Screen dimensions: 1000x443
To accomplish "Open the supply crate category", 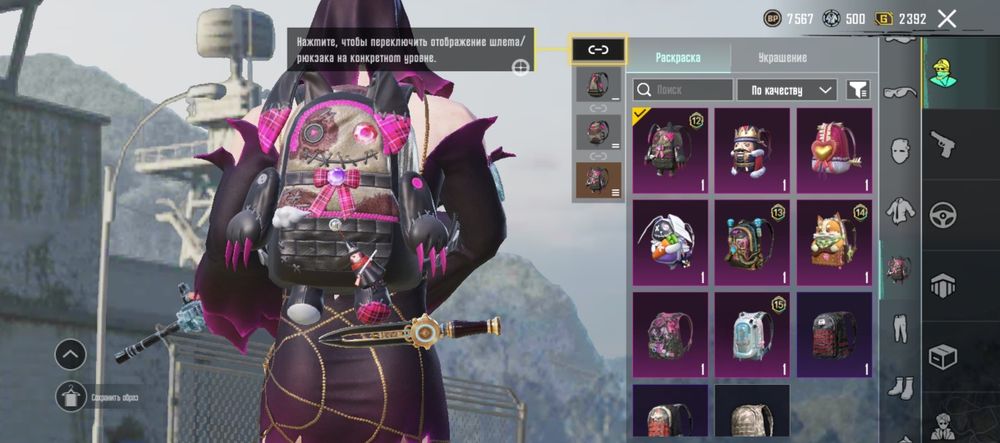I will (942, 355).
